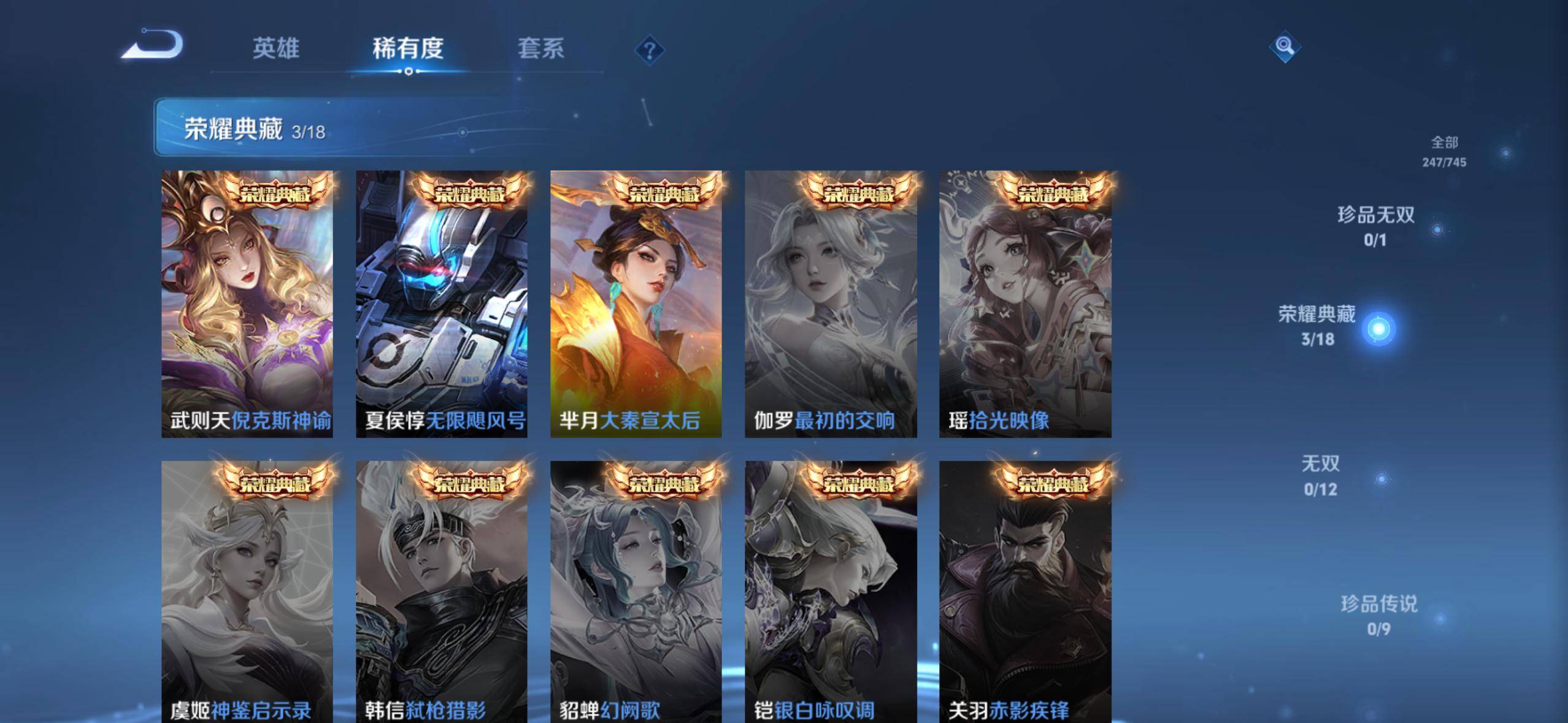Select the 韩信 弑枪猎影 skin
The image size is (1568, 723).
[x=442, y=592]
